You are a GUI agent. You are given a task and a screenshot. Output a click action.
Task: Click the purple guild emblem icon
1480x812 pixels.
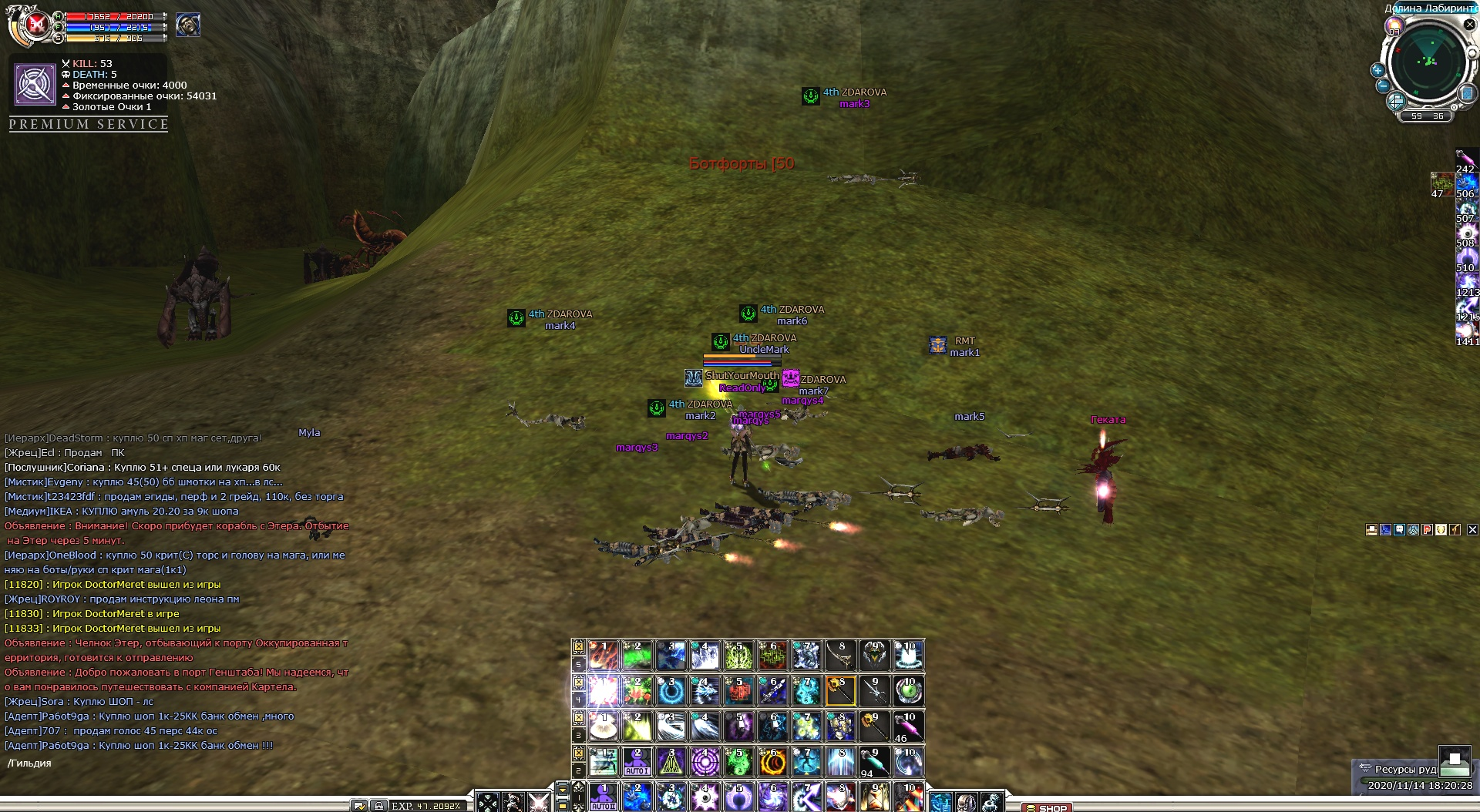35,84
